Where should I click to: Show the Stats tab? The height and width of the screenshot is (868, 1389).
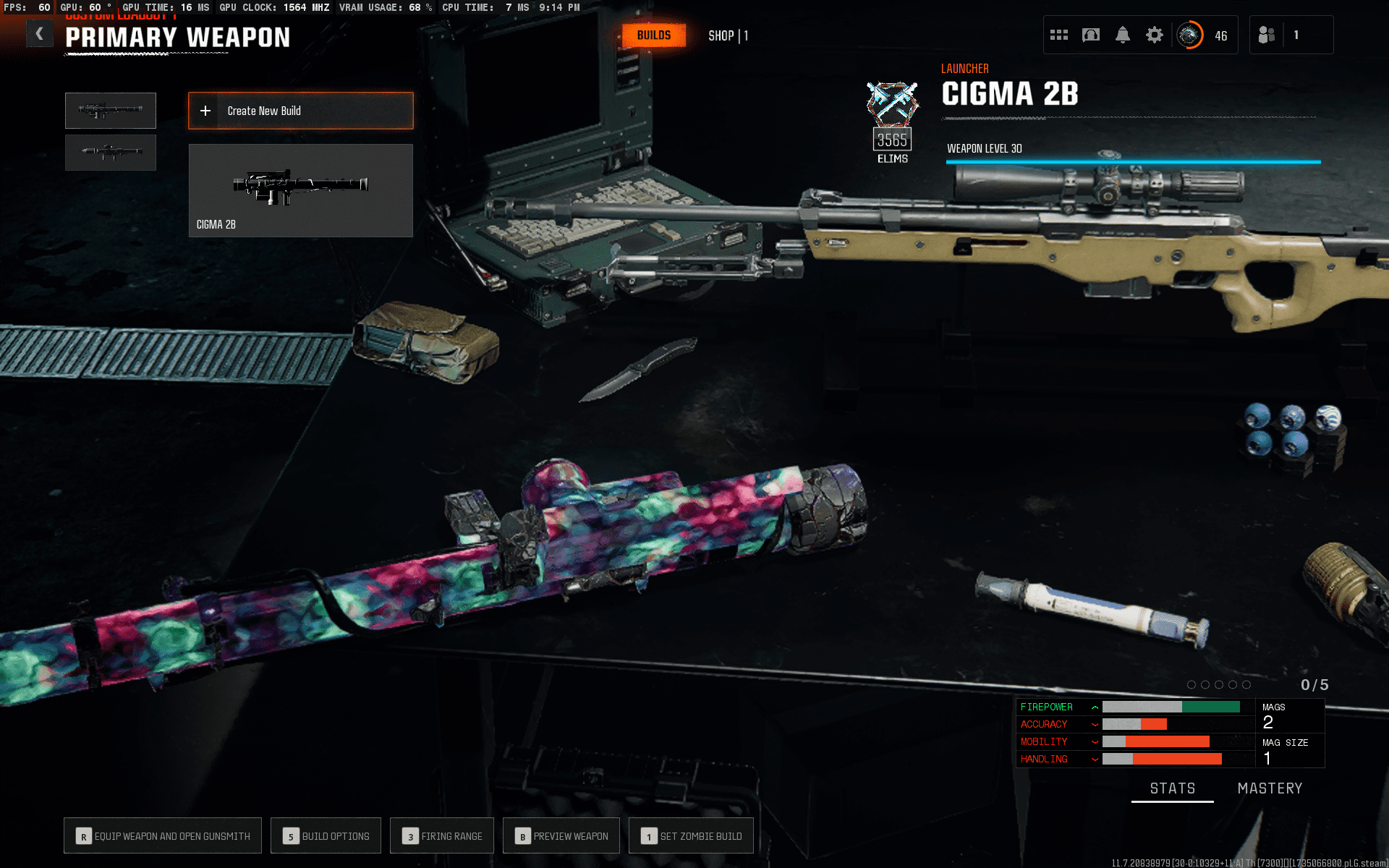1172,788
